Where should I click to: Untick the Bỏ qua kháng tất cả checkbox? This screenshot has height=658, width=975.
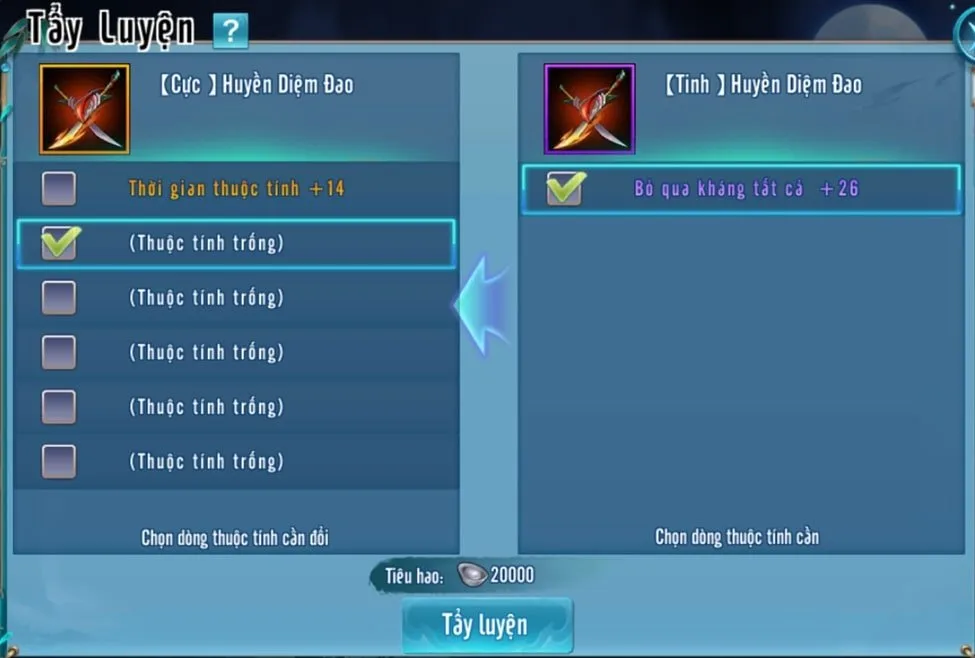pos(565,189)
